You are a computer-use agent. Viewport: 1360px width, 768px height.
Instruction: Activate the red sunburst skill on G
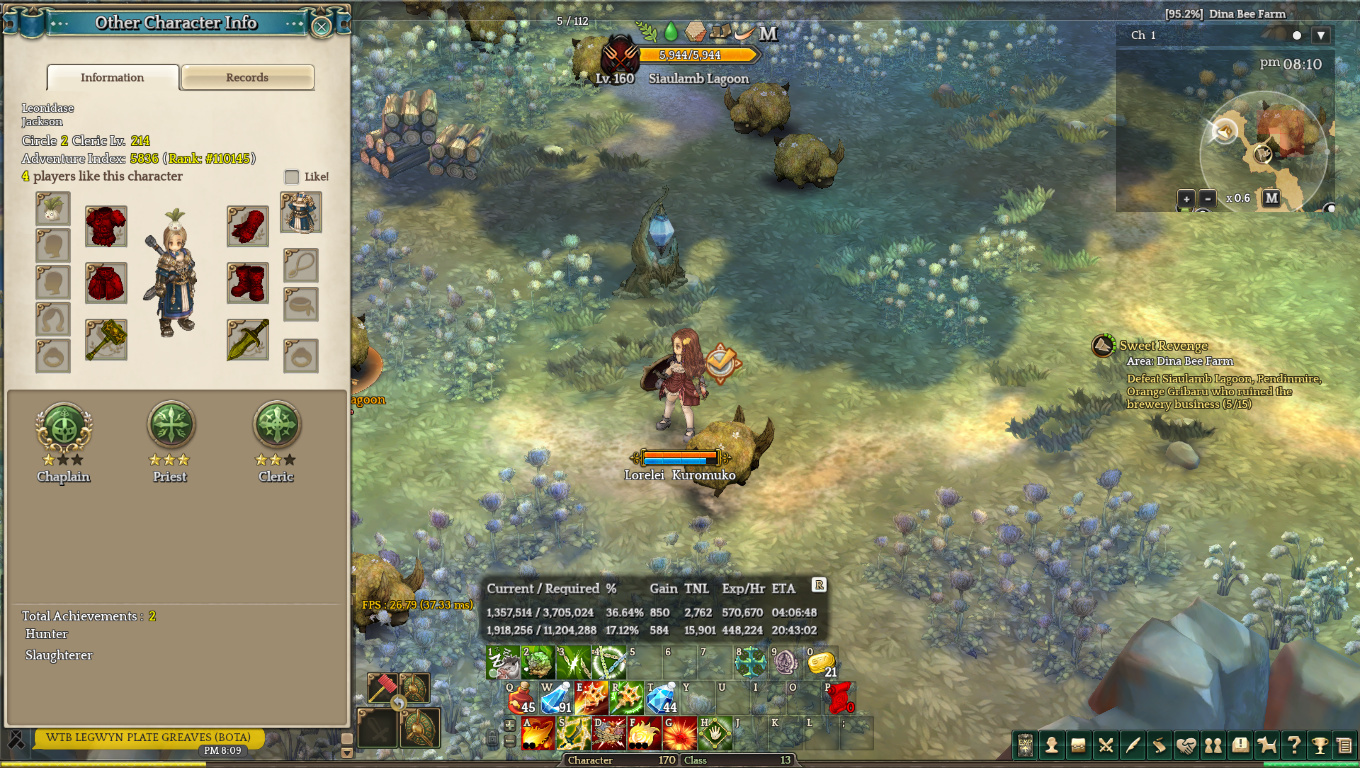click(680, 733)
